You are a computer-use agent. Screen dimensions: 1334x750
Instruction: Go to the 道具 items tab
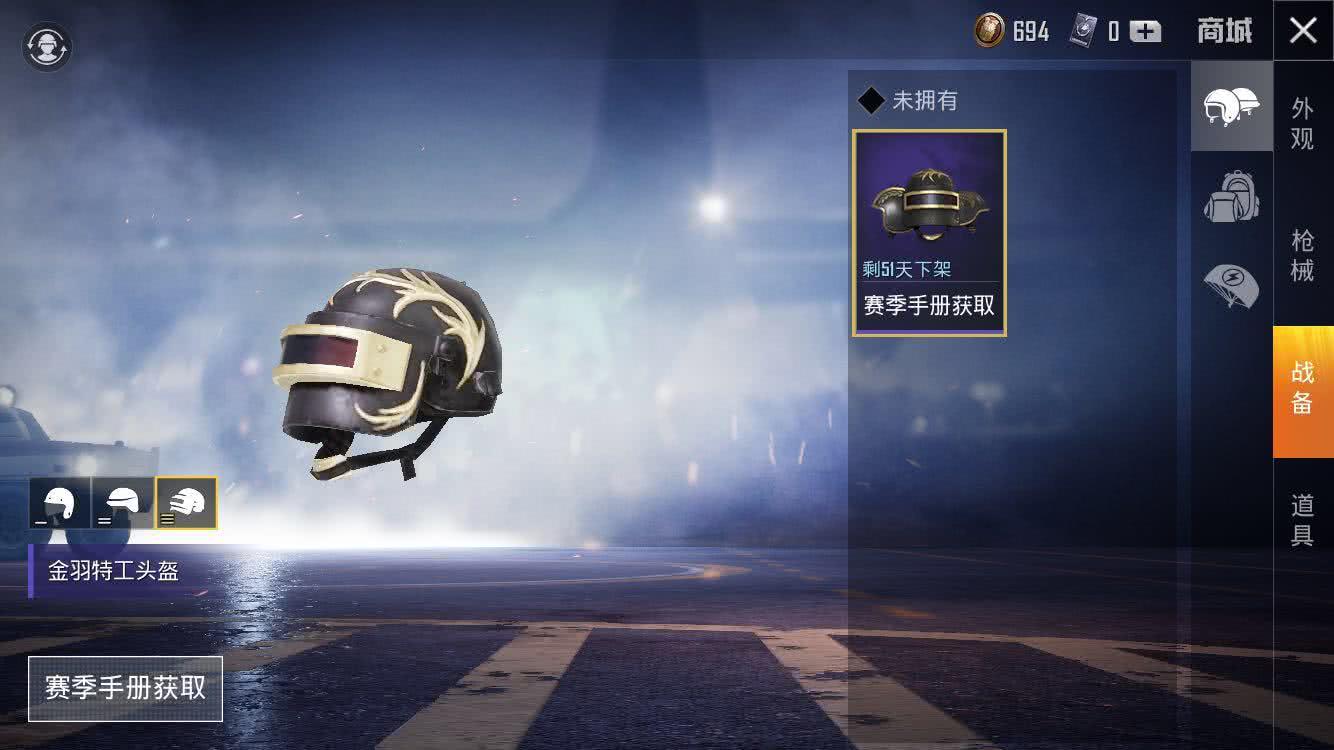tap(1302, 520)
